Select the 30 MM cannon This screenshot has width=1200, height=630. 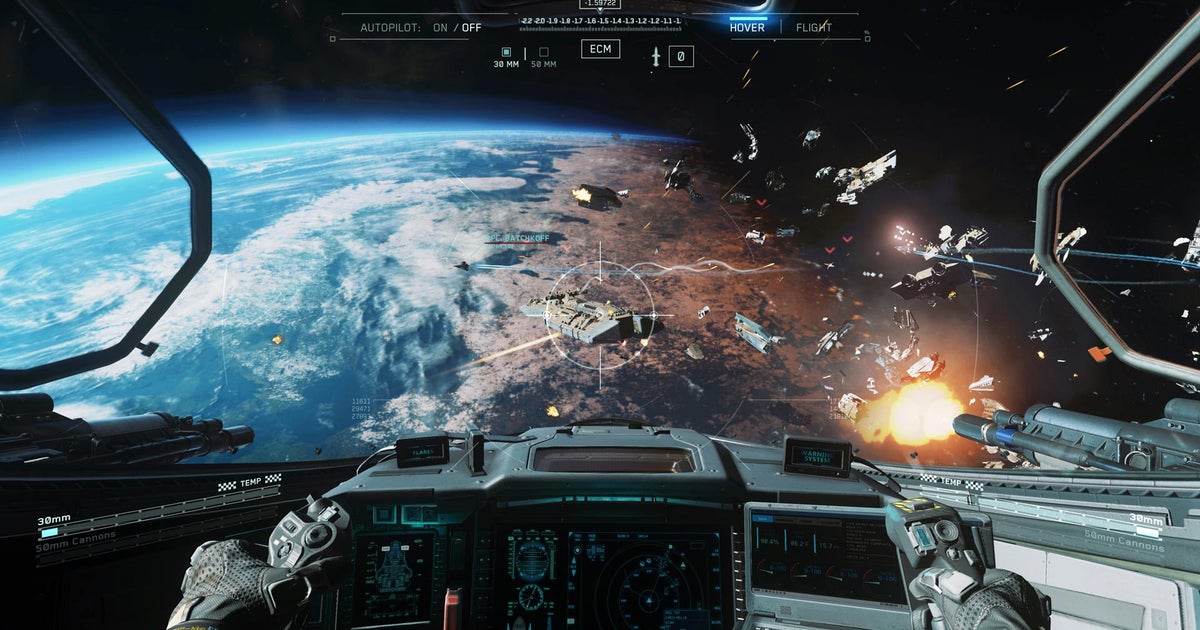pyautogui.click(x=506, y=52)
